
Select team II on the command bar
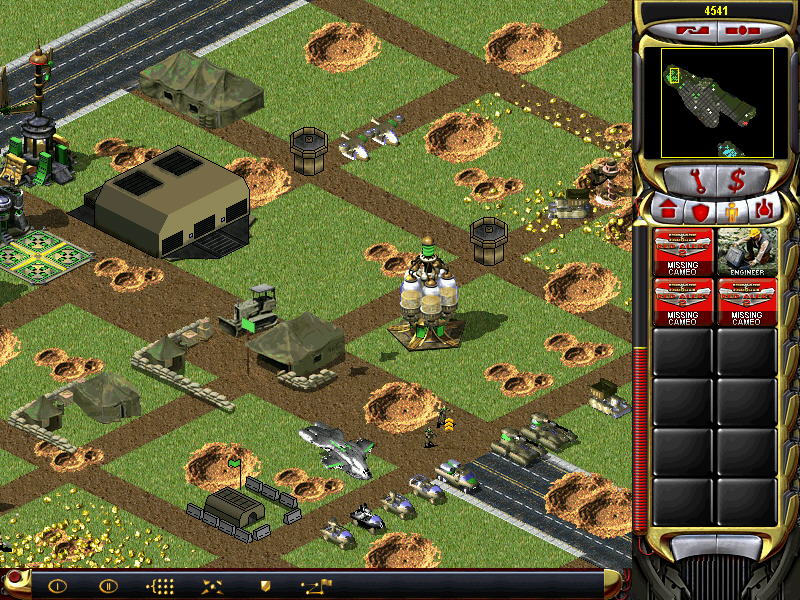point(107,586)
